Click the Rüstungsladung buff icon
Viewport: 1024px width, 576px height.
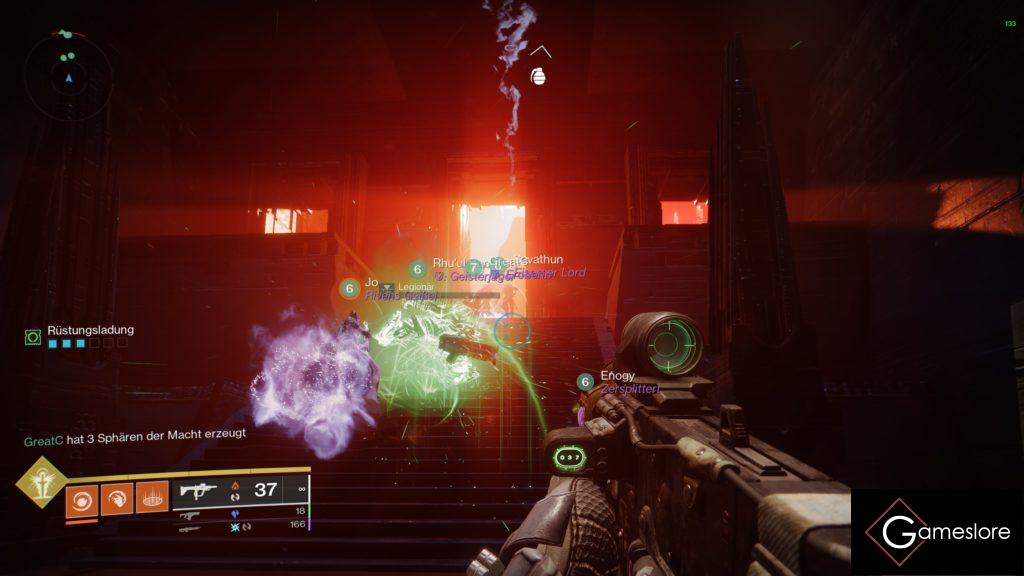coord(33,338)
